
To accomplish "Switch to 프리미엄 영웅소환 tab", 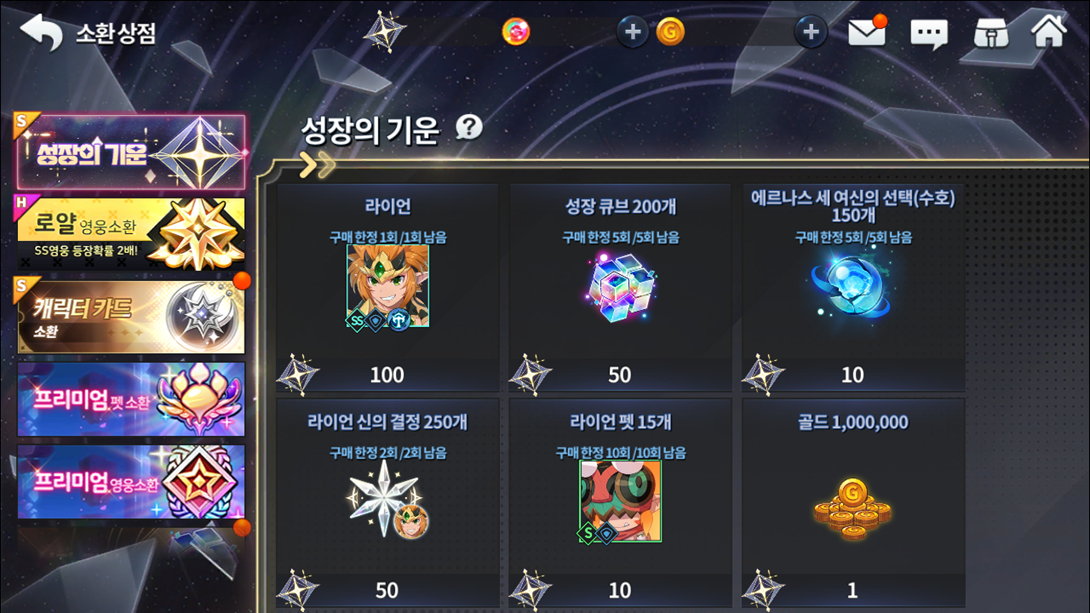I will (x=130, y=482).
